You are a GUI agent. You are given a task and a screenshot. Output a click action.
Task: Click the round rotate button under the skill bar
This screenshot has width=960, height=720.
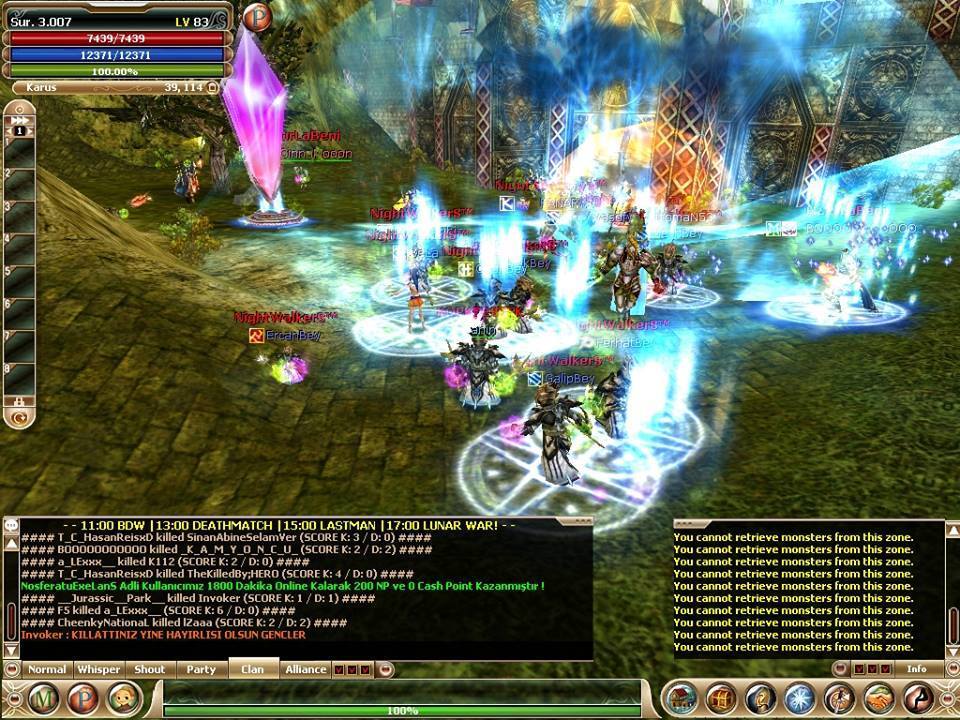[19, 417]
